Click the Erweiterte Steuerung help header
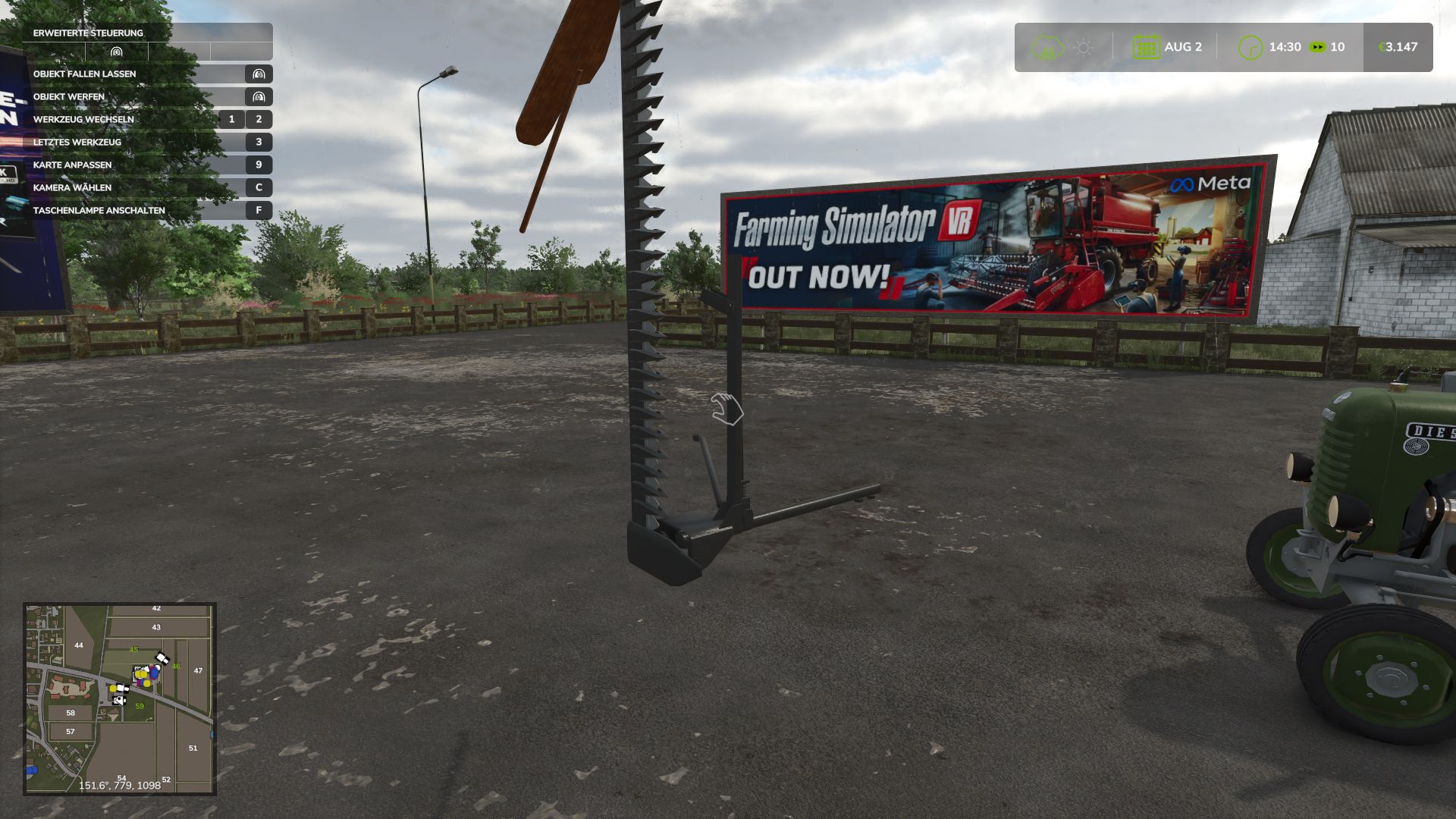Viewport: 1456px width, 819px height. pyautogui.click(x=88, y=33)
